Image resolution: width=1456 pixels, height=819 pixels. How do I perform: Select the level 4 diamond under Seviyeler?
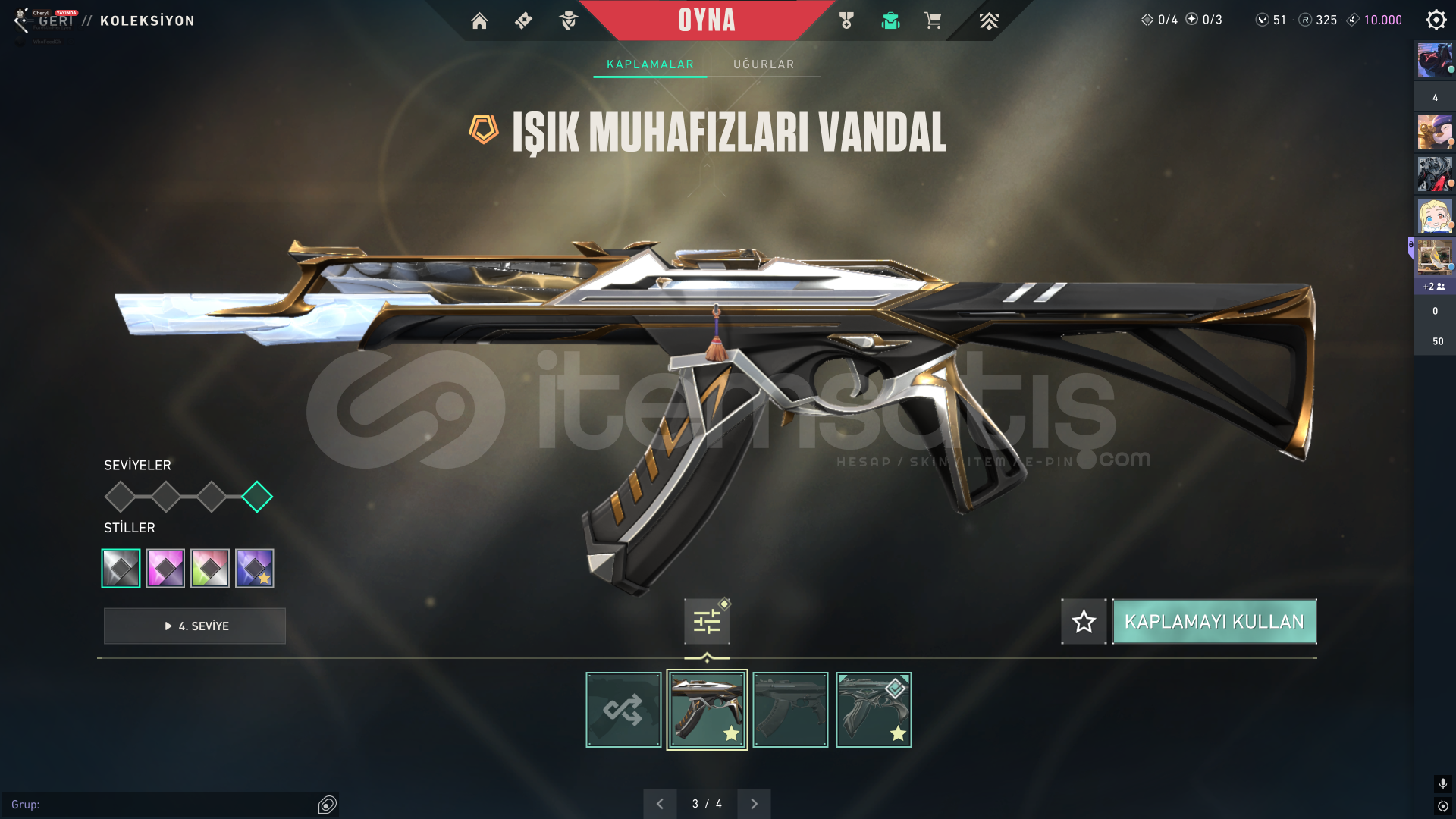point(258,497)
